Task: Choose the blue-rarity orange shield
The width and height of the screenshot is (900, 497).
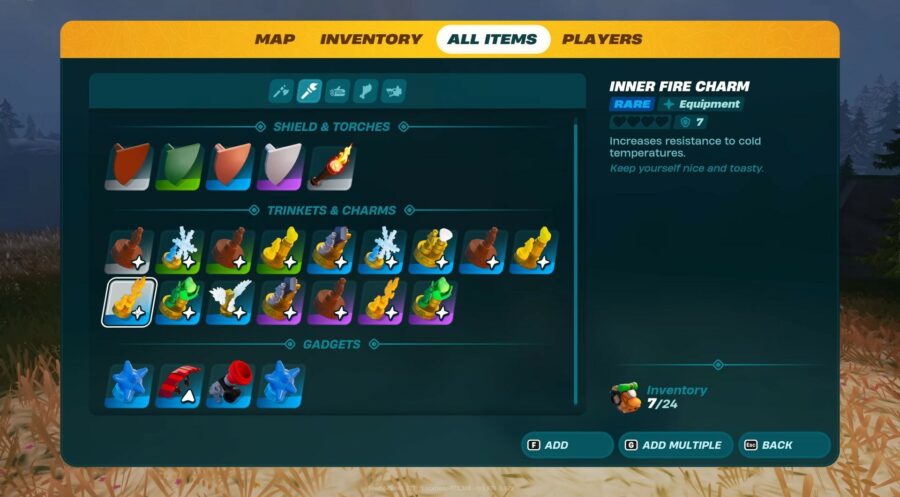Action: click(231, 167)
